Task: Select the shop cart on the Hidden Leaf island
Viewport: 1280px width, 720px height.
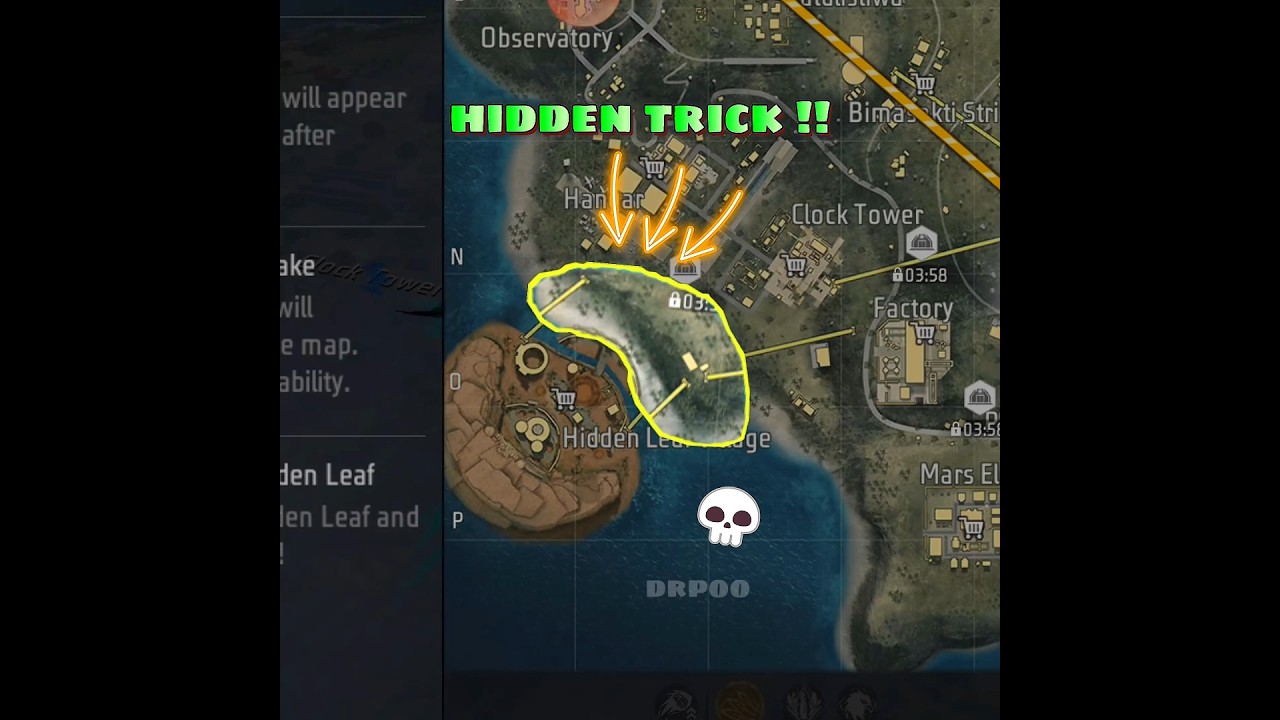Action: tap(564, 399)
